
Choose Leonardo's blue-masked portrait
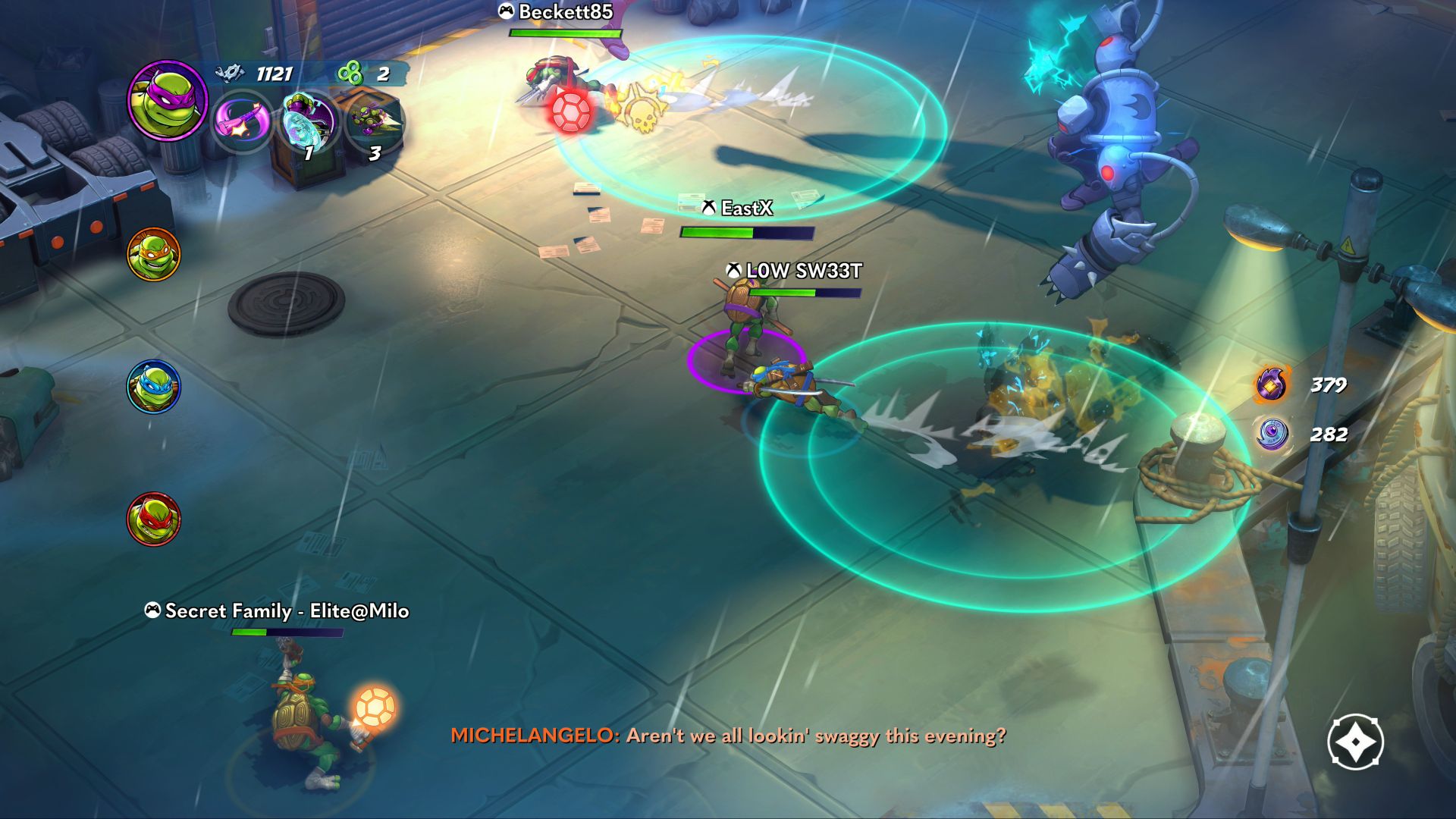154,387
